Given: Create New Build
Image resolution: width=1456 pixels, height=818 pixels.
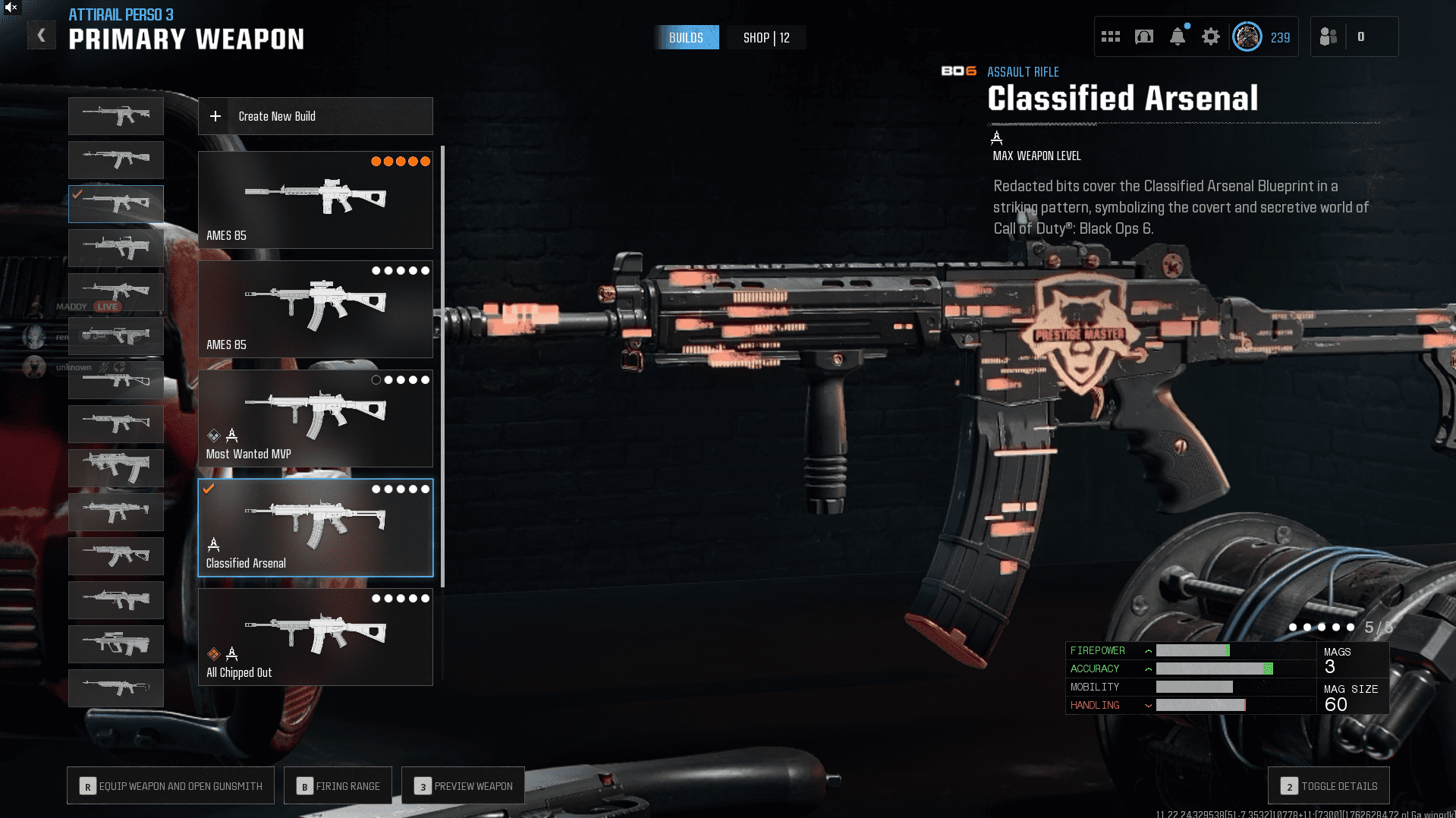Looking at the screenshot, I should [x=315, y=116].
